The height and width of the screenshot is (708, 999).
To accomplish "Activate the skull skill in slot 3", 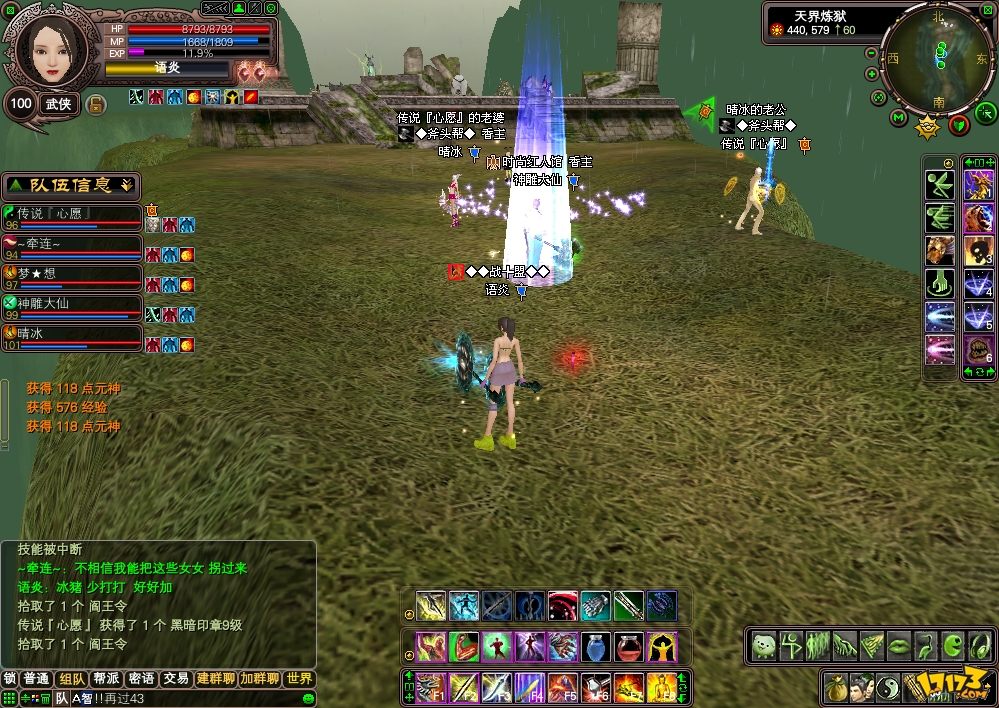I will pos(977,251).
